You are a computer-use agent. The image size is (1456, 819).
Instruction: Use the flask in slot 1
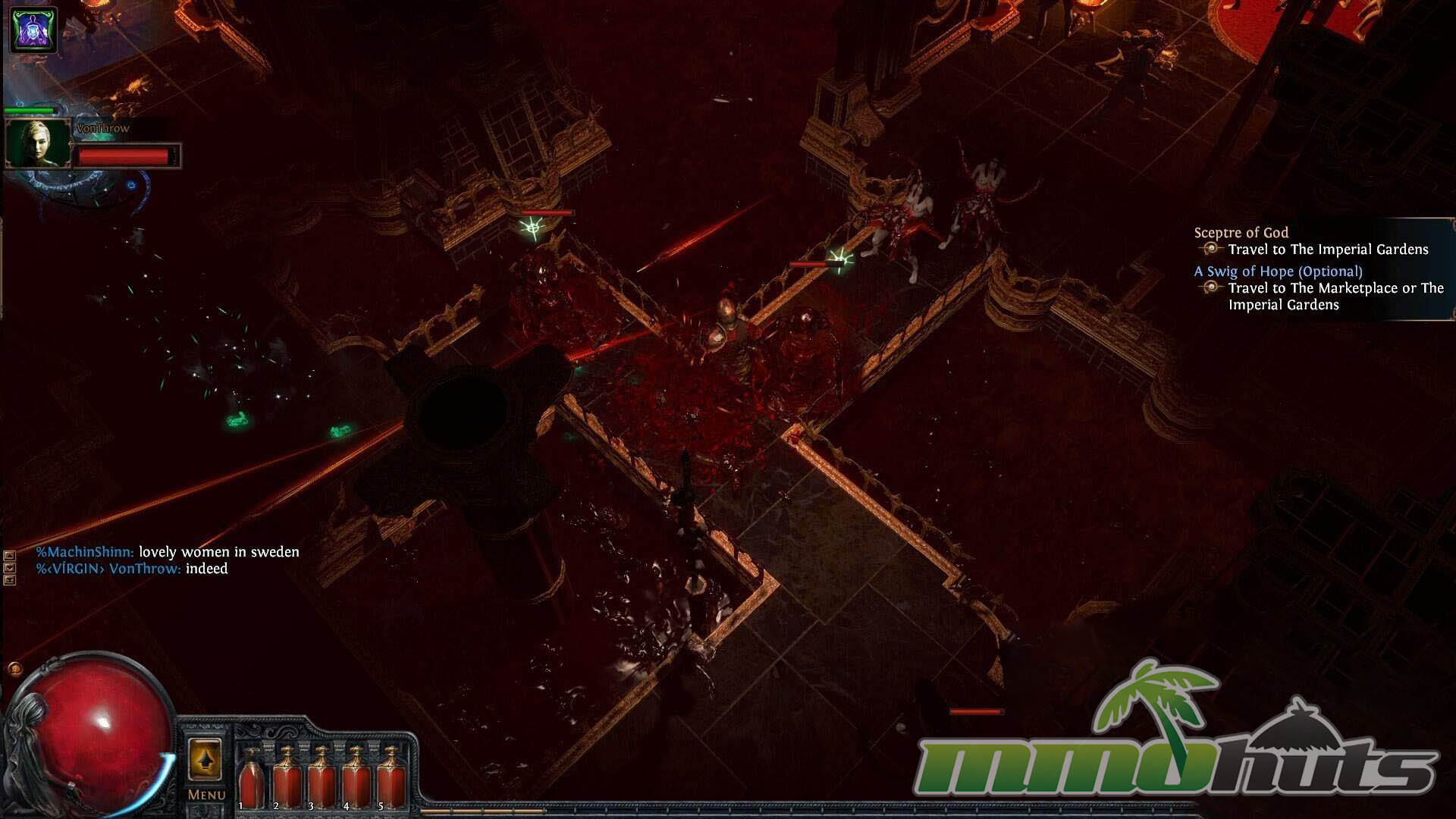[x=251, y=777]
